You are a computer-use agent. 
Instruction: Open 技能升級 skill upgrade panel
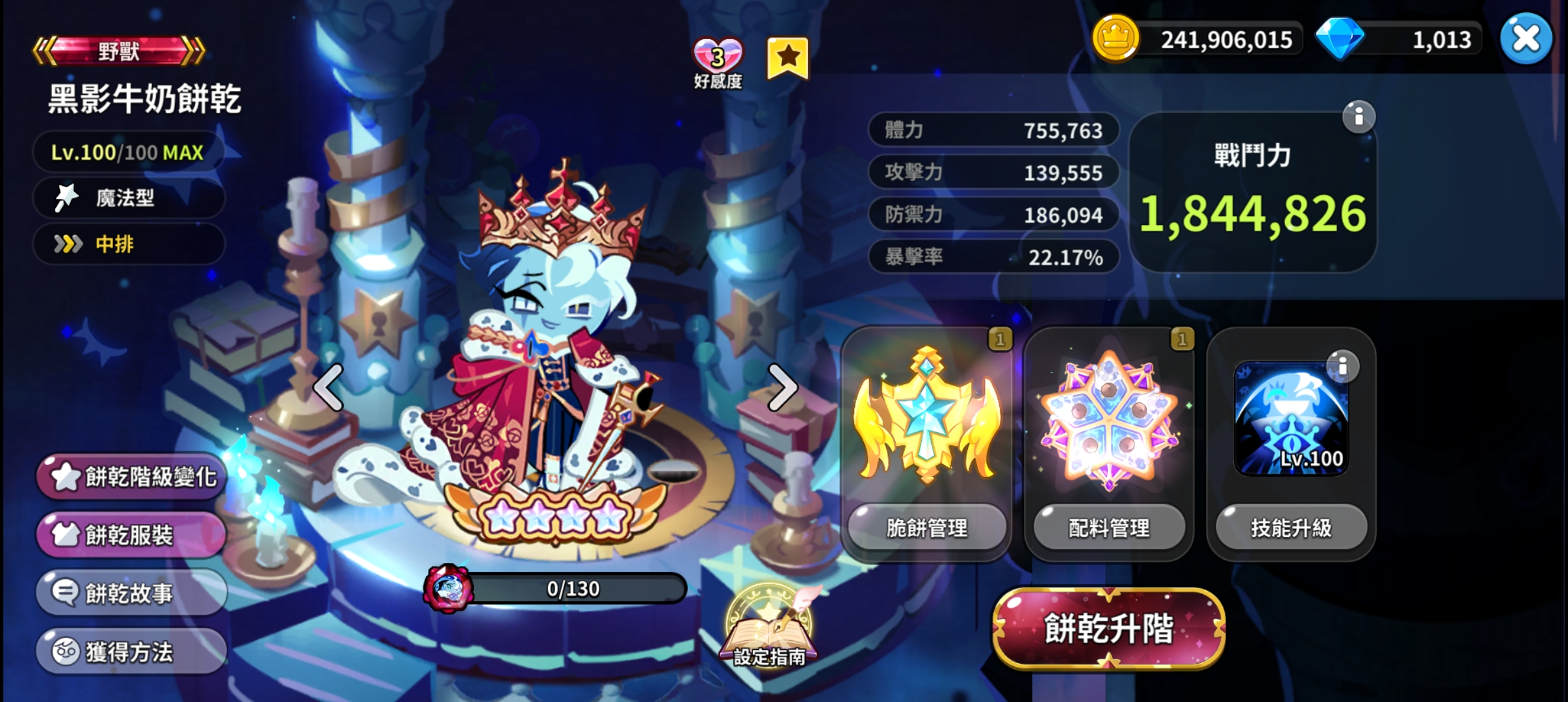pyautogui.click(x=1292, y=528)
